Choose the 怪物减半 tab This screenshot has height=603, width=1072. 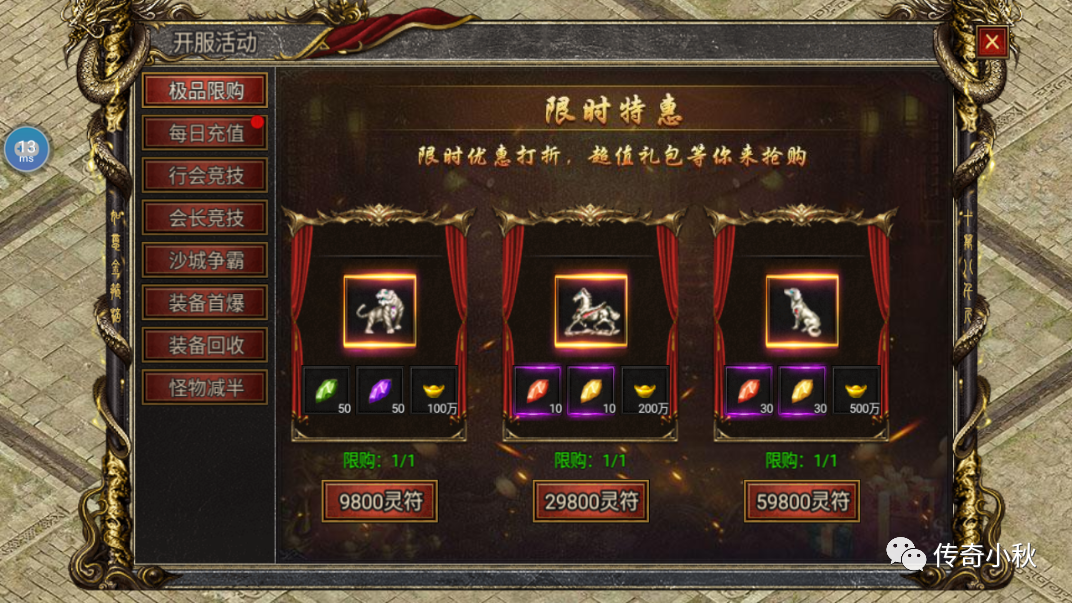205,387
